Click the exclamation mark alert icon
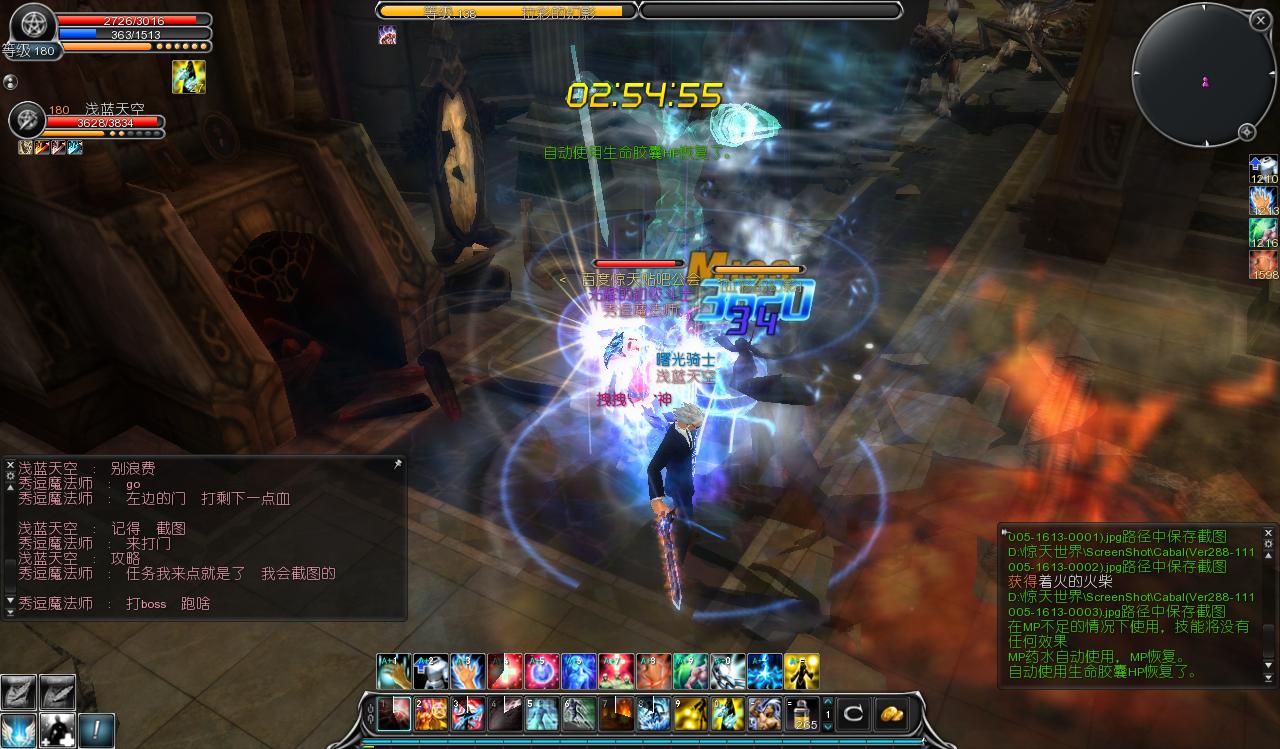The image size is (1280, 749). click(97, 730)
